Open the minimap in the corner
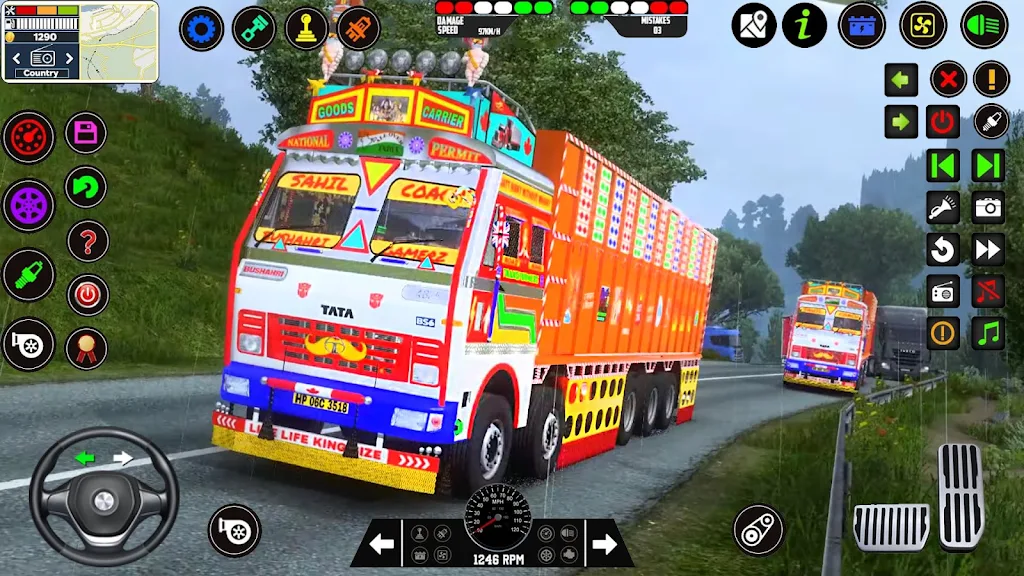 [x=119, y=40]
